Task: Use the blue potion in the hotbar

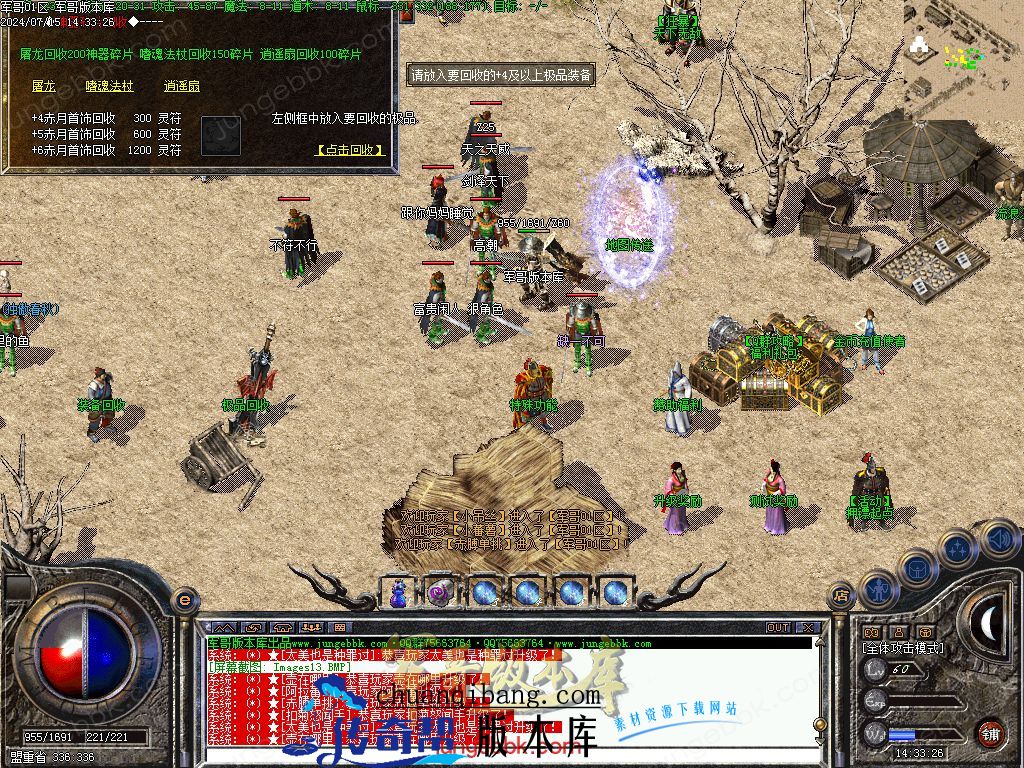Action: [x=399, y=592]
